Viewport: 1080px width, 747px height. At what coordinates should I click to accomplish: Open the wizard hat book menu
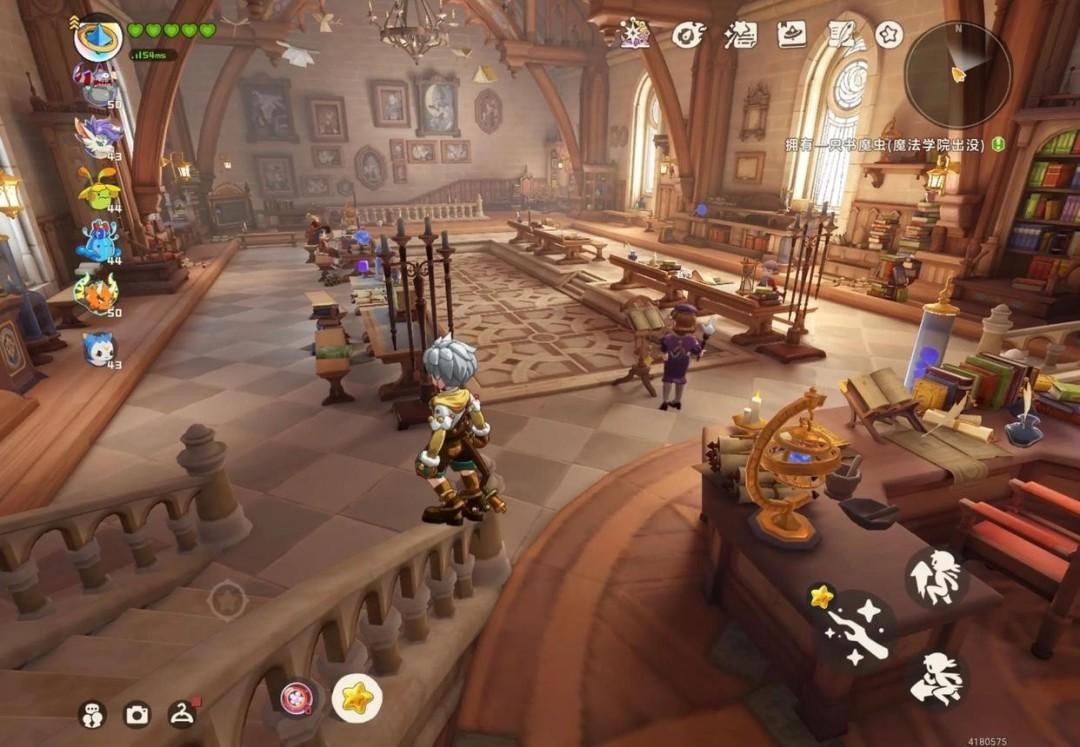(792, 34)
